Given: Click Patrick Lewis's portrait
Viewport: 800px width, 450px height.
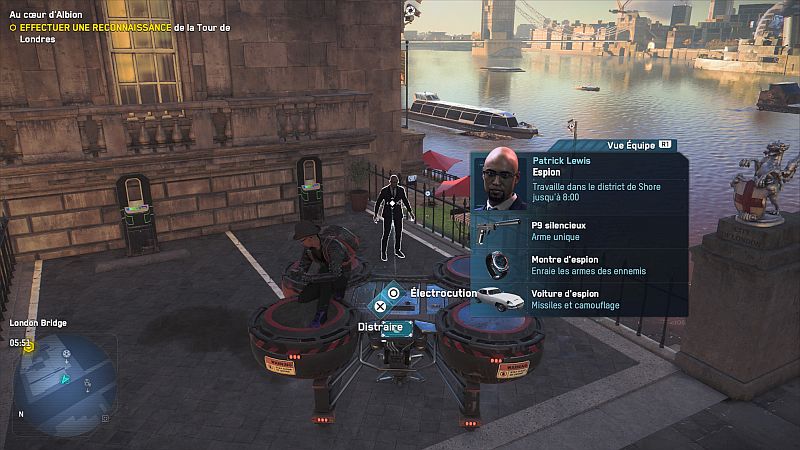Looking at the screenshot, I should pyautogui.click(x=499, y=178).
